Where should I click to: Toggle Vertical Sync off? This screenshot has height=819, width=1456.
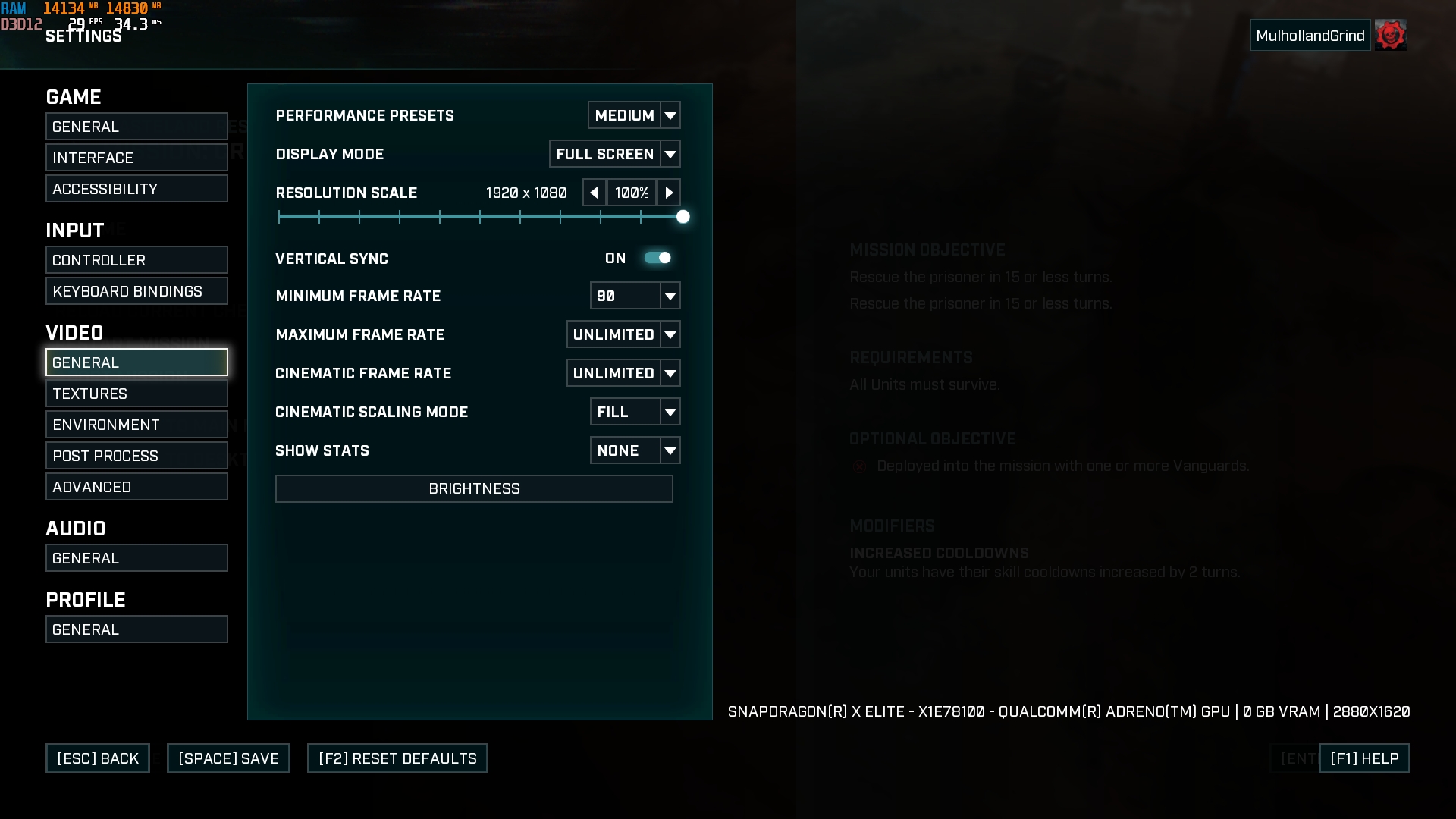[657, 258]
